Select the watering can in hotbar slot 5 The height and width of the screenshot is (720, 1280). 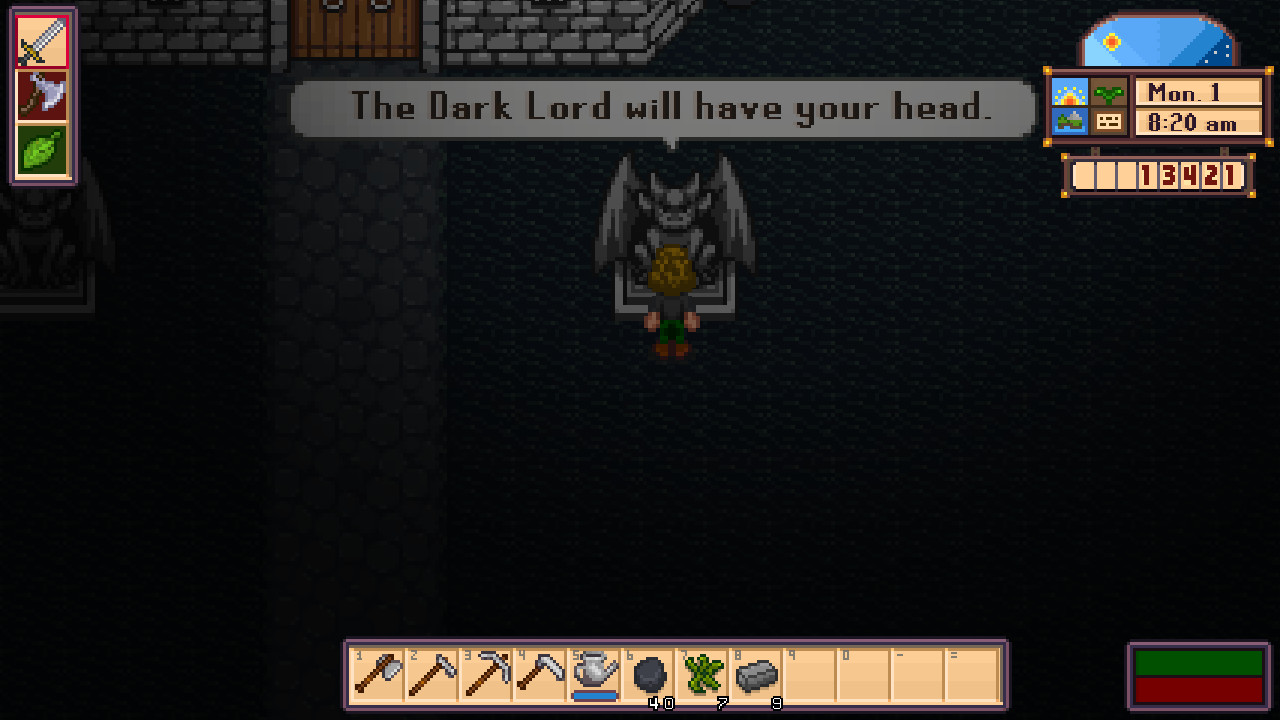(594, 673)
